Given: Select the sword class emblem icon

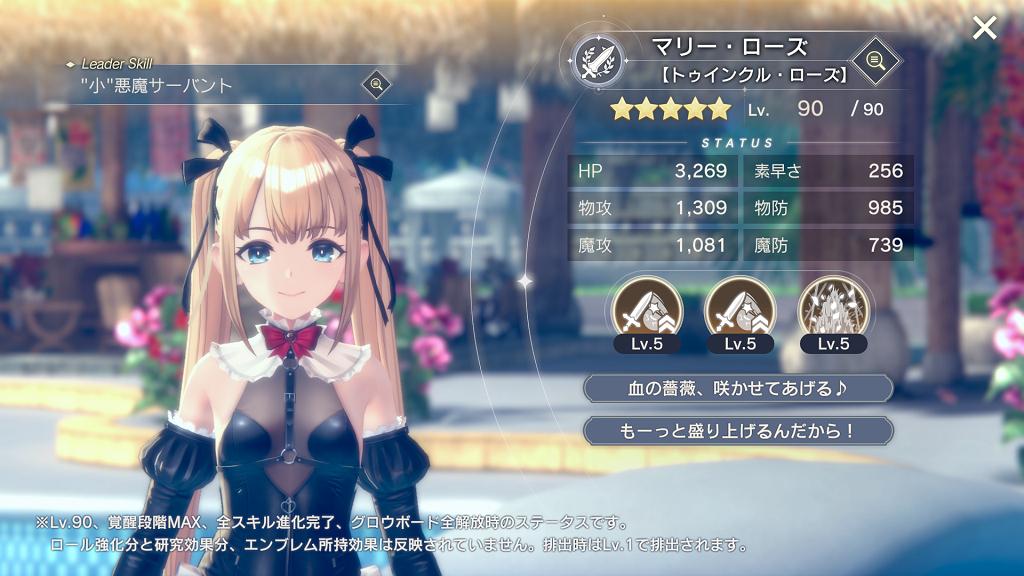Looking at the screenshot, I should click(598, 61).
